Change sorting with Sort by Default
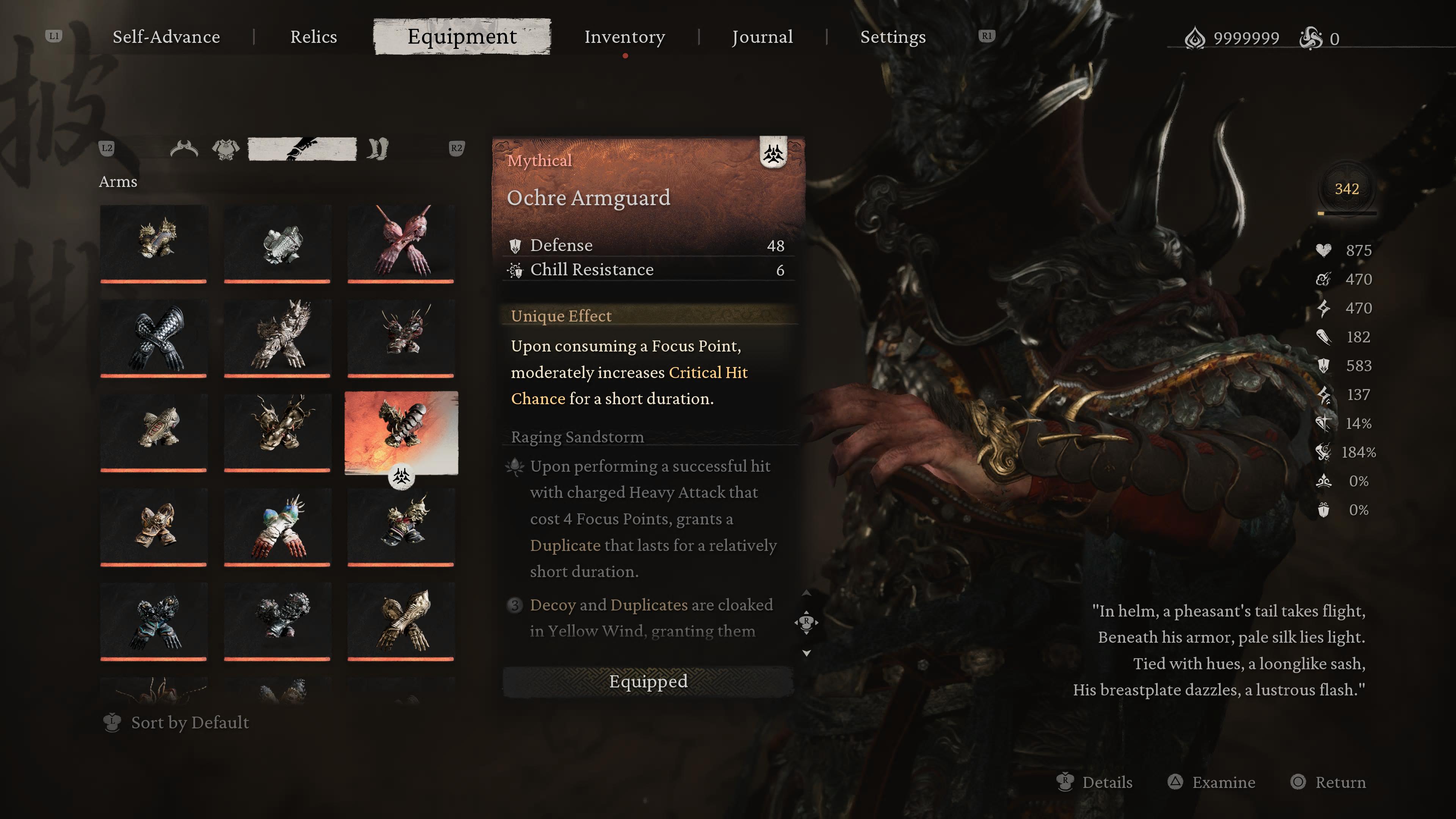 (189, 723)
